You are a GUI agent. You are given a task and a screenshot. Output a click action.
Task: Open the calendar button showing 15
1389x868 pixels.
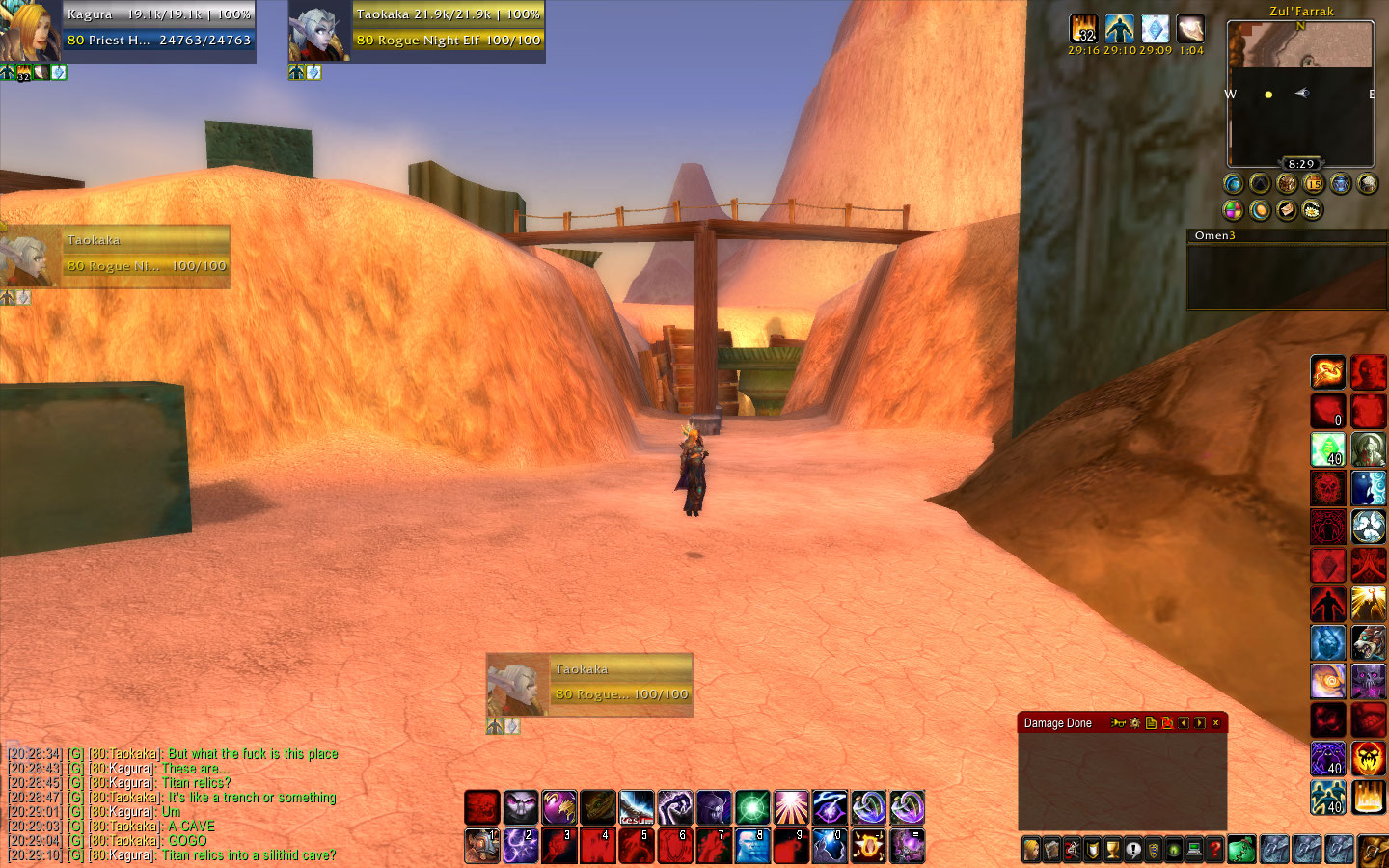(1313, 183)
